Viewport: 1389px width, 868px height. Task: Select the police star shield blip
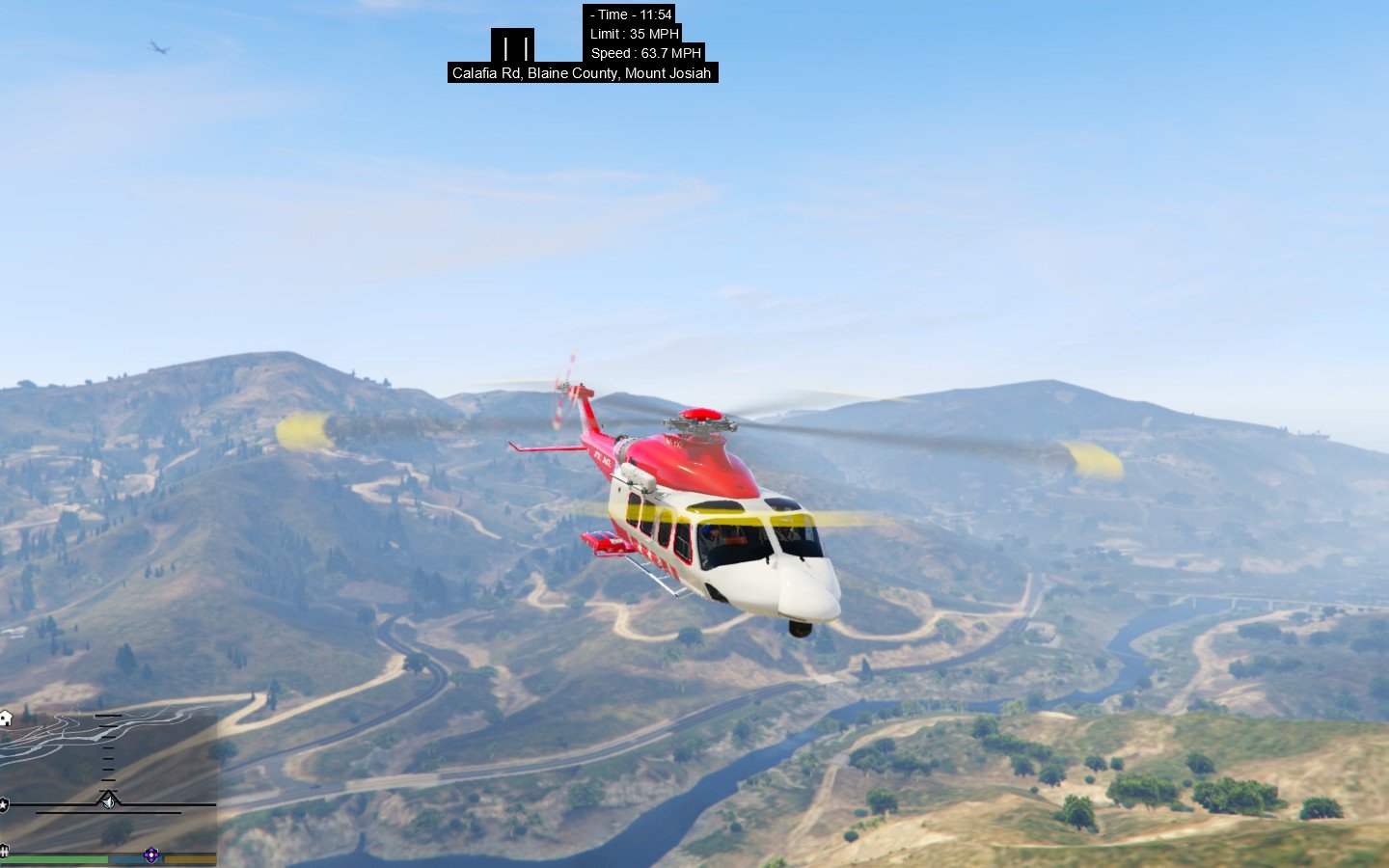pos(4,804)
